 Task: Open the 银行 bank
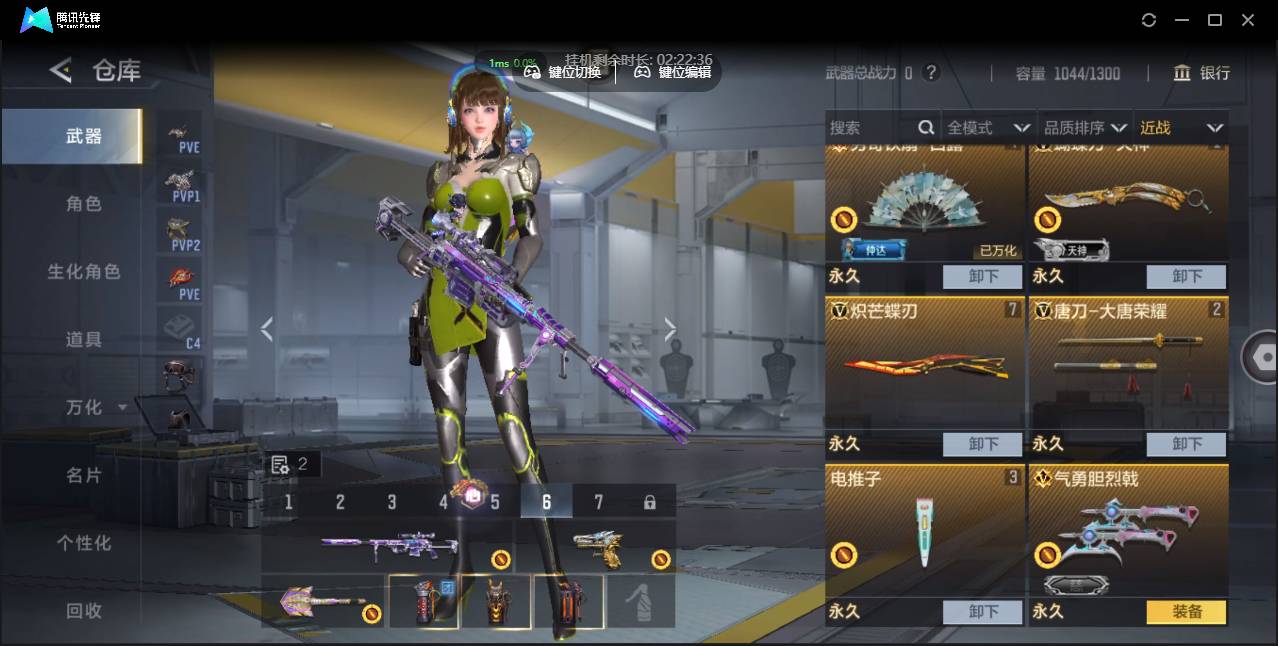(x=1202, y=73)
